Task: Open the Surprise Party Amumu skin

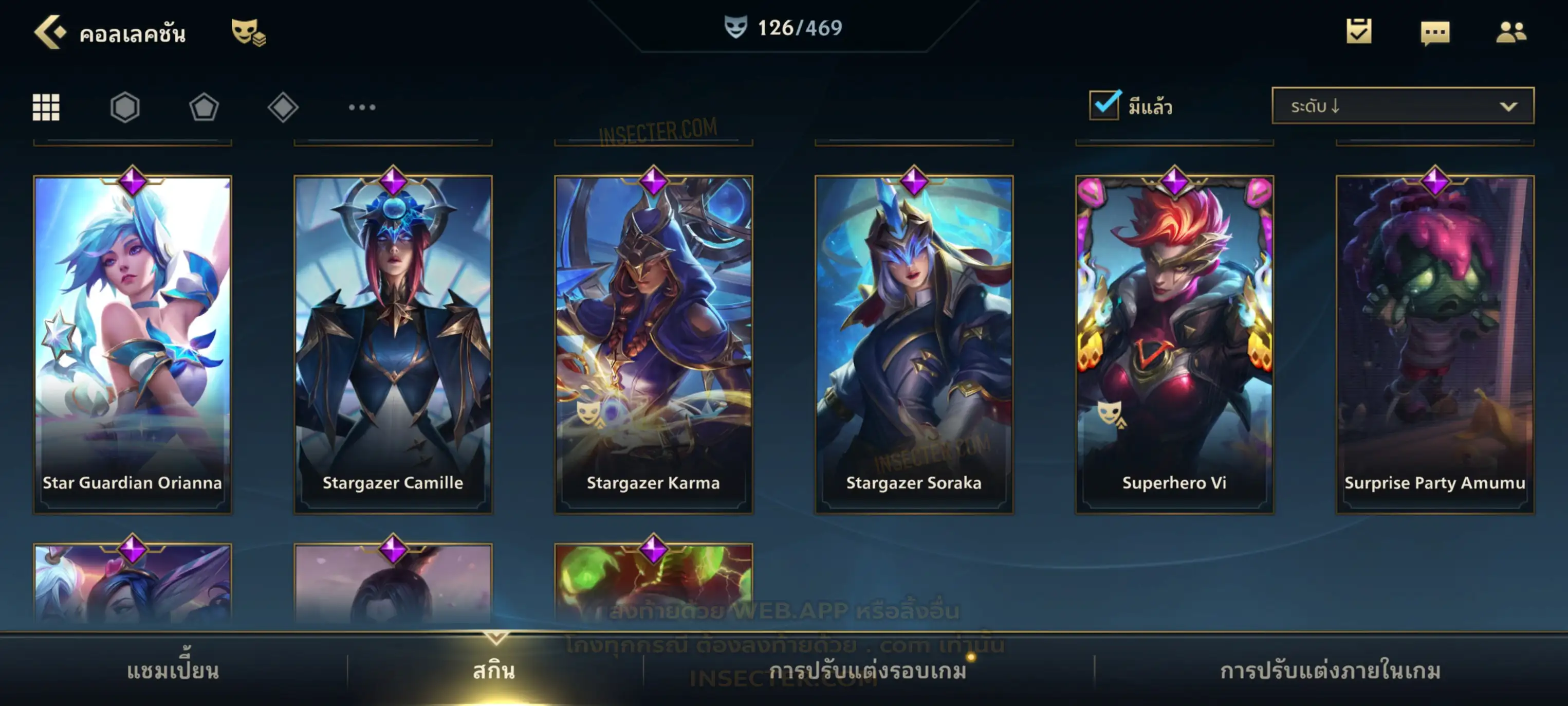Action: [x=1435, y=344]
